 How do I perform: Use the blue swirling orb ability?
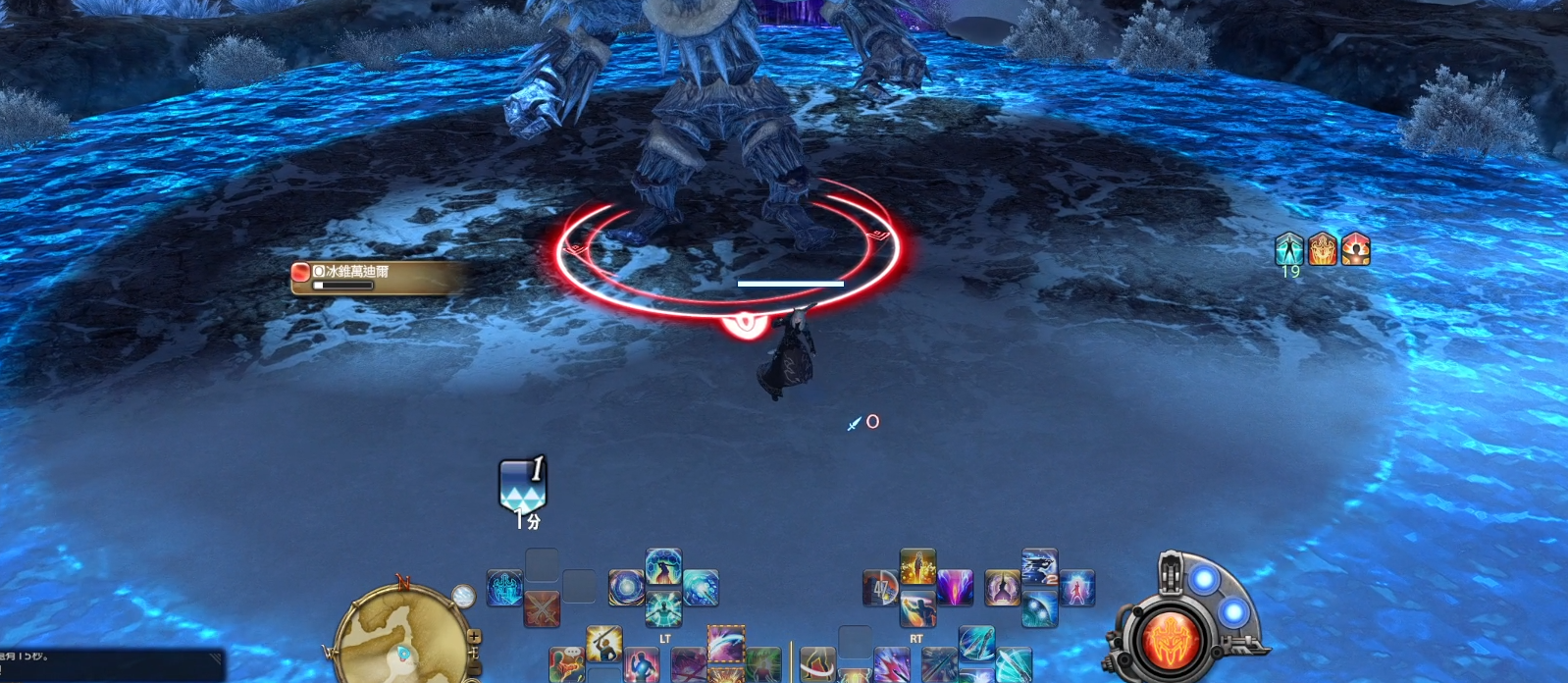626,588
